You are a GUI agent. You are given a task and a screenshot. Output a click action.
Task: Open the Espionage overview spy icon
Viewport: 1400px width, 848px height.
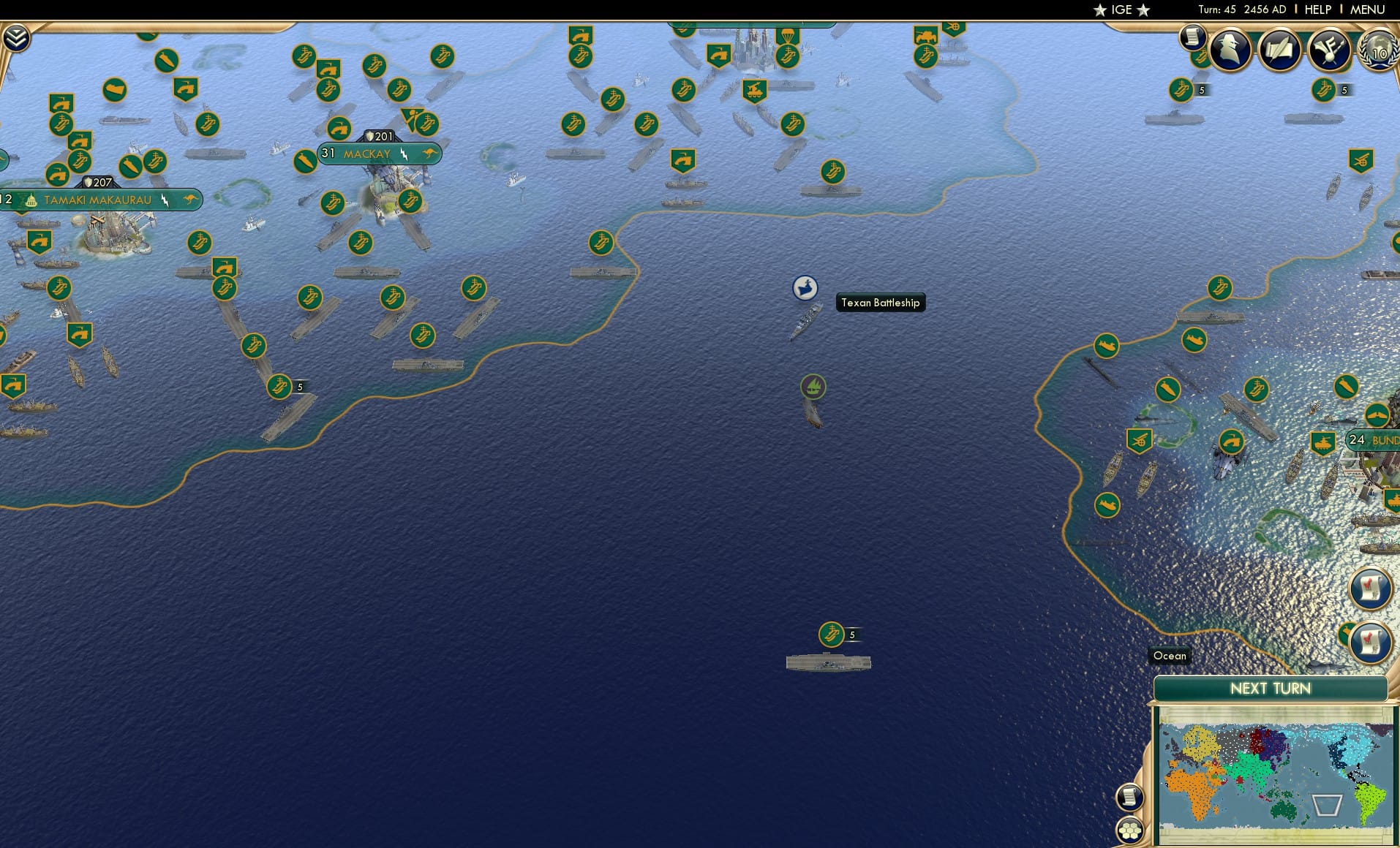(x=1230, y=49)
